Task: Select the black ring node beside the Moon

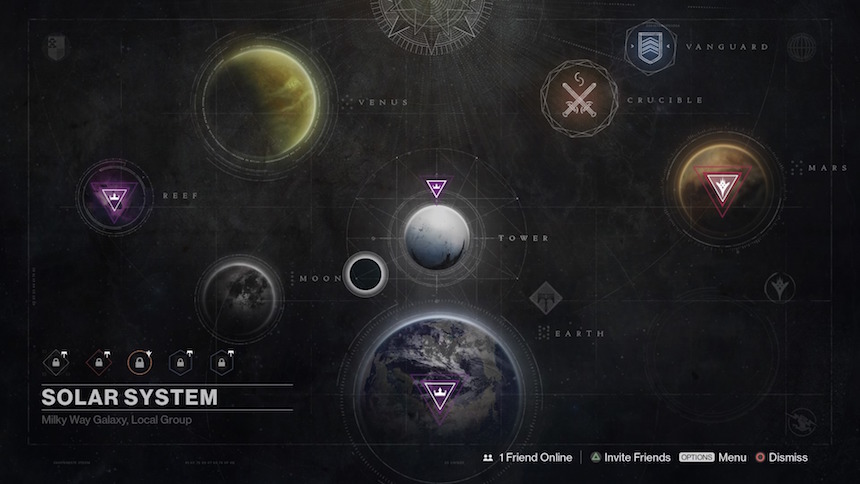Action: [364, 273]
